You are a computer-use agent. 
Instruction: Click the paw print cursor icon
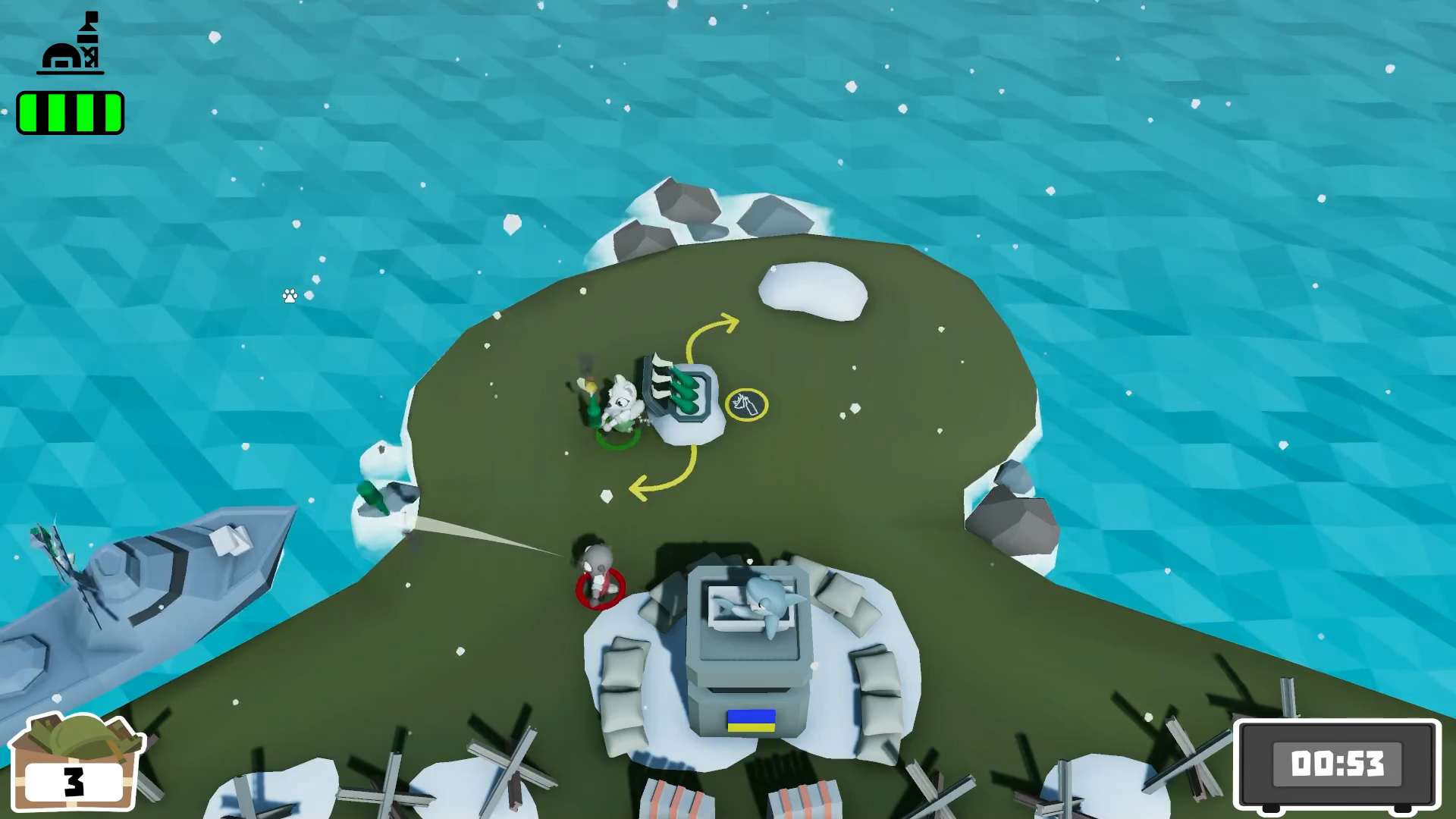[290, 296]
